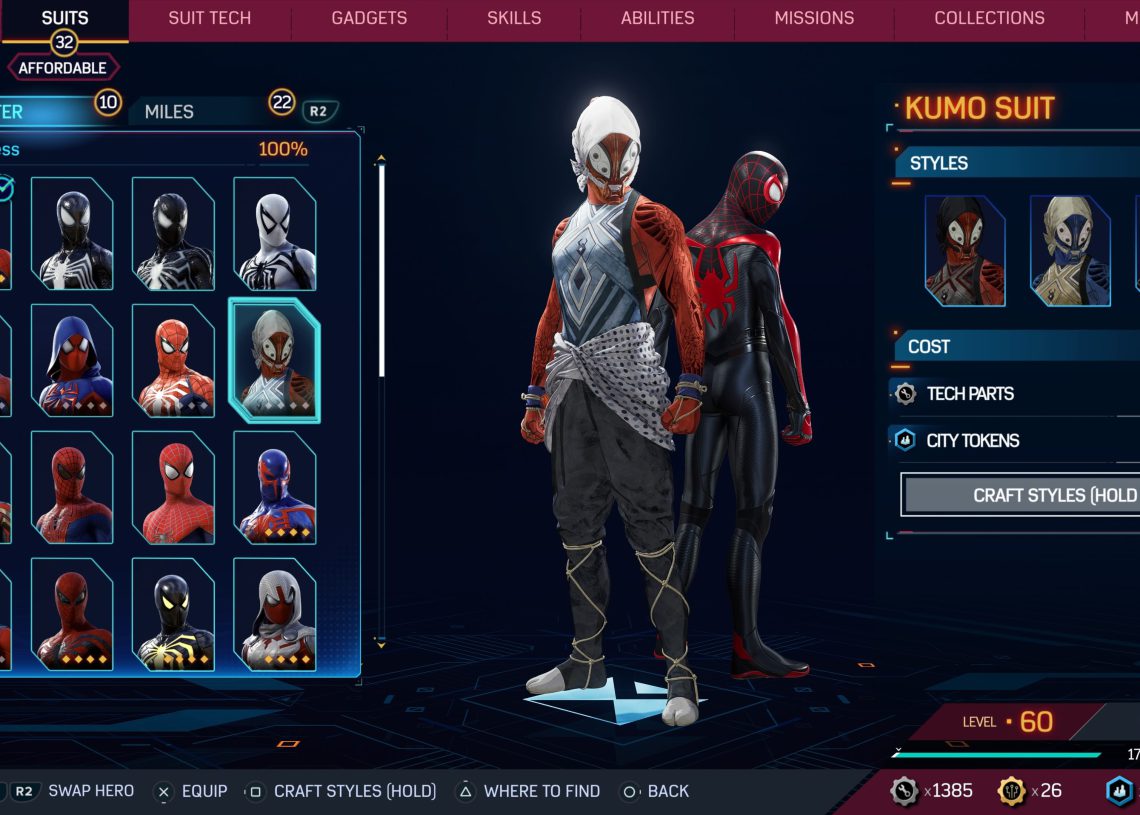Image resolution: width=1140 pixels, height=815 pixels.
Task: Switch hero to Miles suits
Action: pos(170,111)
